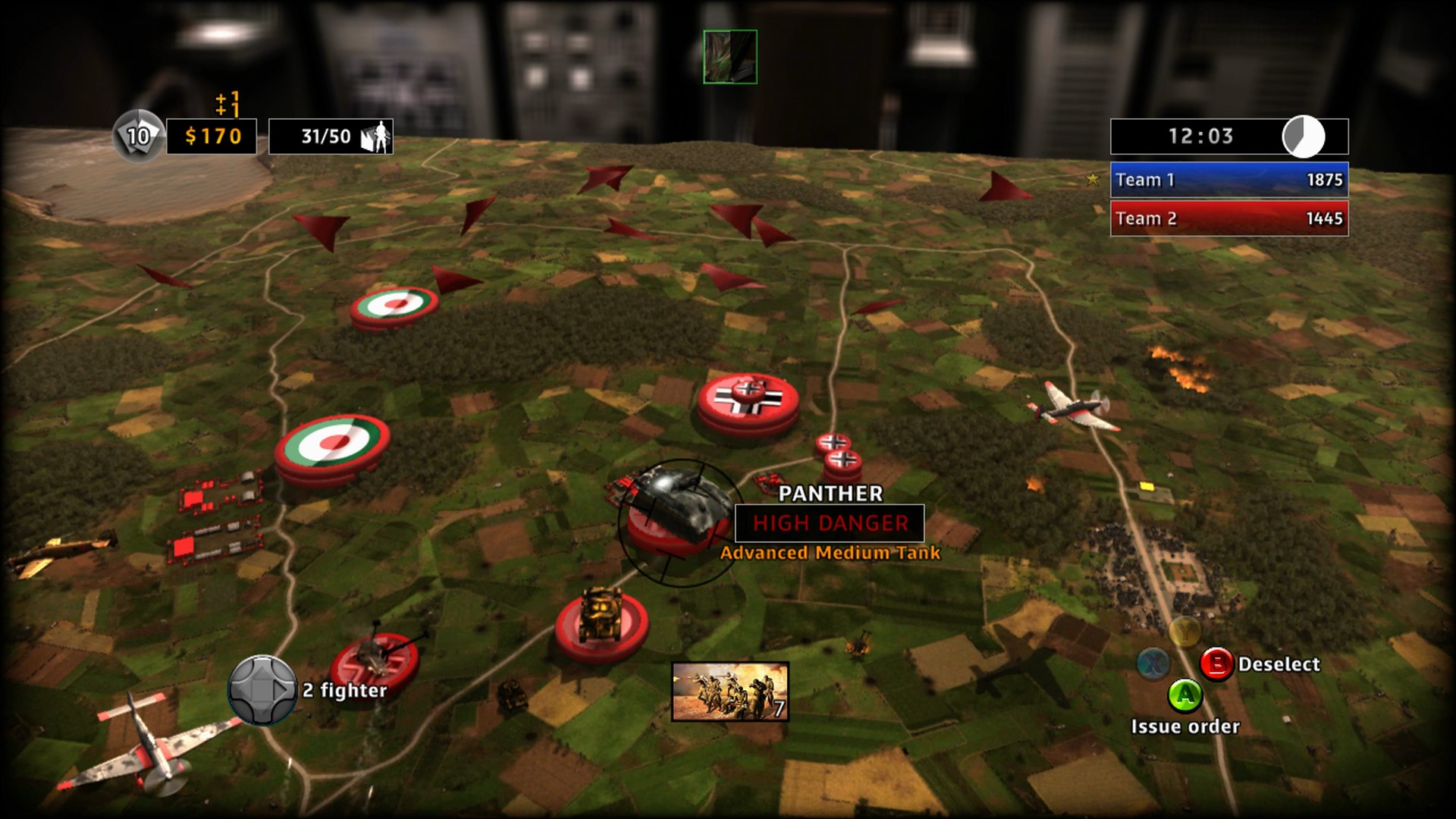This screenshot has height=819, width=1456.
Task: Click the blue X controller button icon
Action: pyautogui.click(x=1153, y=665)
